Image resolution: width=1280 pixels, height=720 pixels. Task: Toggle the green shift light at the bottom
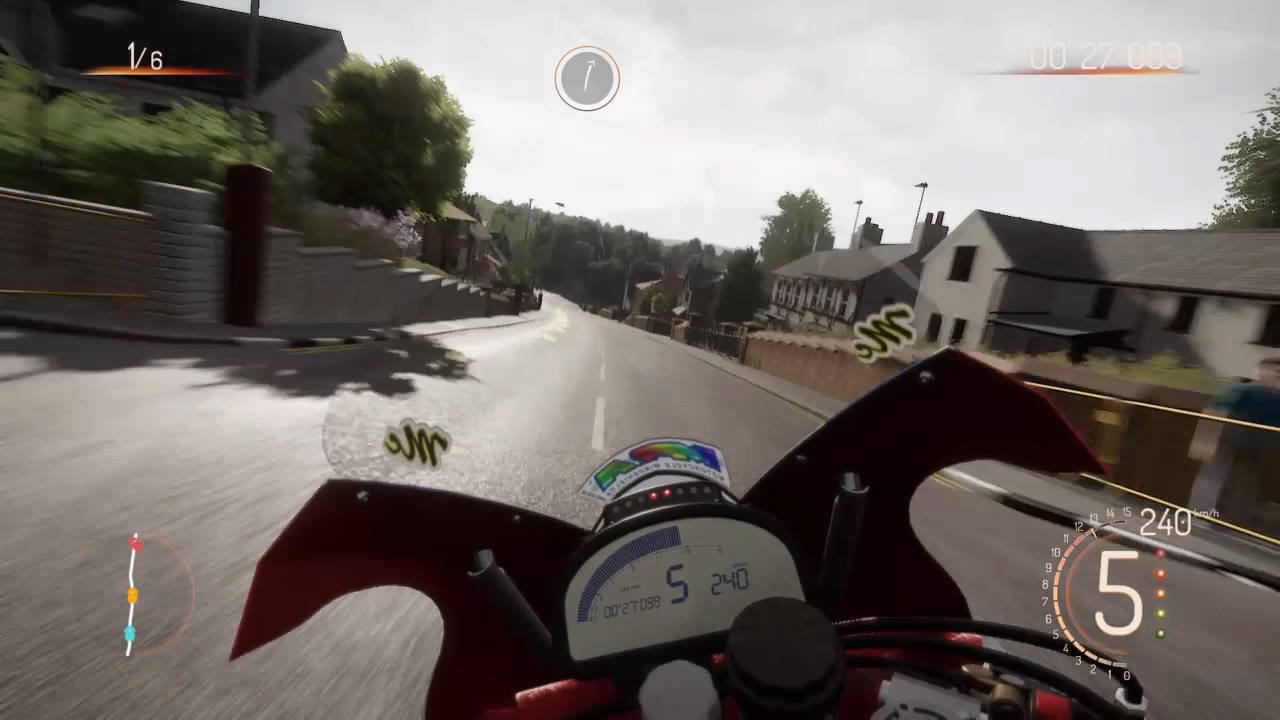(1160, 633)
